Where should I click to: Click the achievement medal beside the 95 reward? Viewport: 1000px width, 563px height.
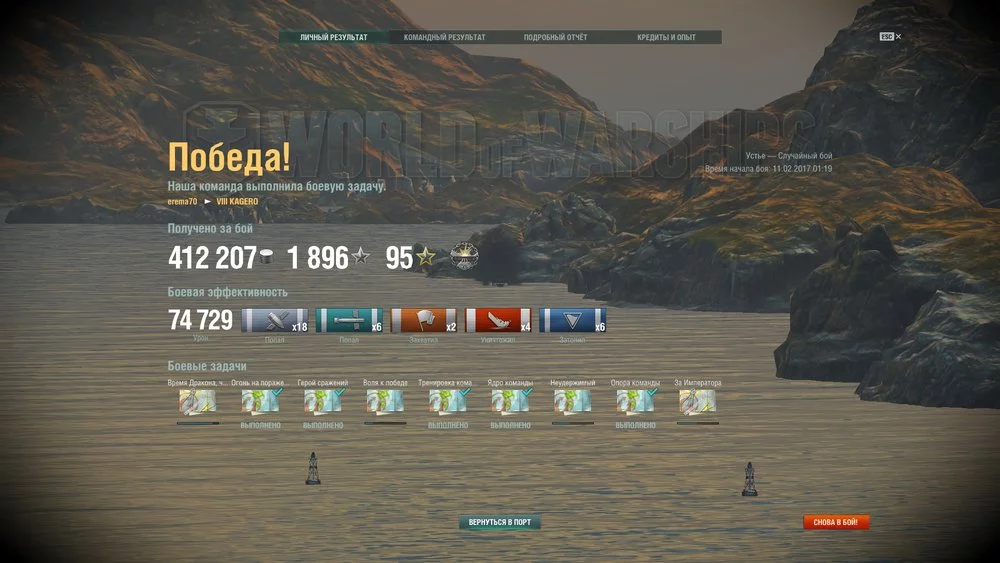[465, 257]
